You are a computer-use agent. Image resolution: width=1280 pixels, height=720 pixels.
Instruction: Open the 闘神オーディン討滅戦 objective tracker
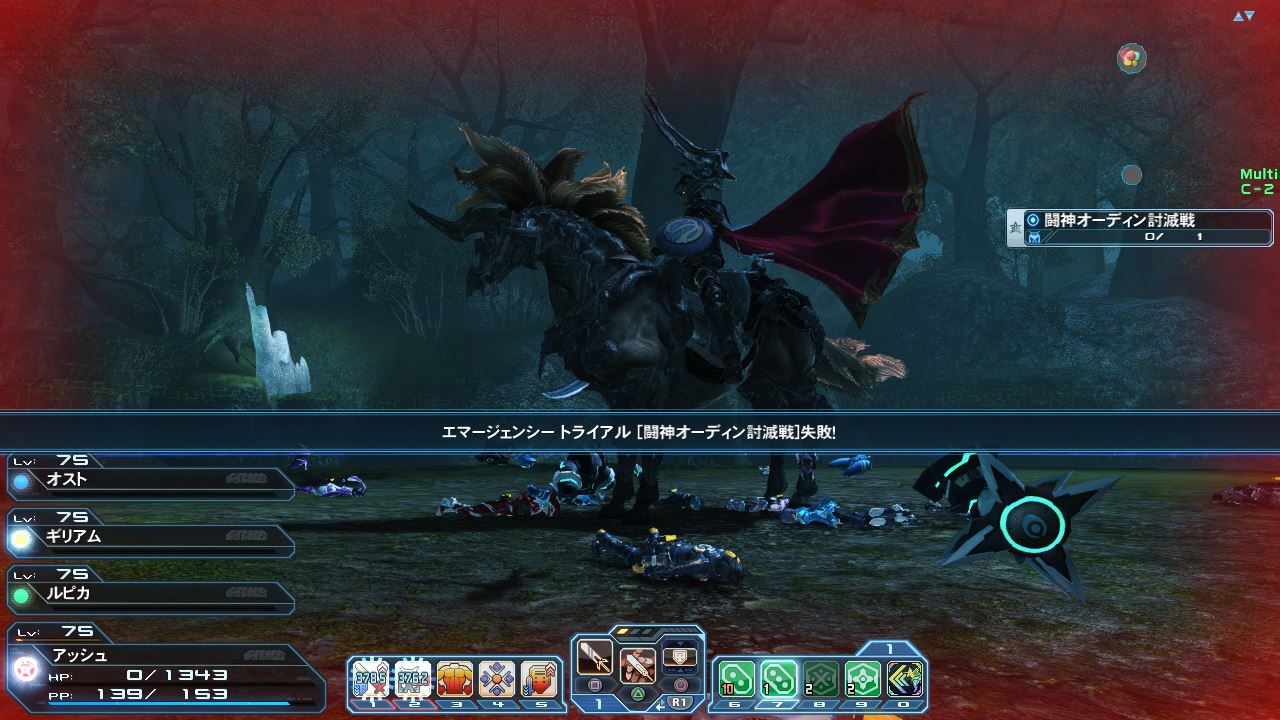coord(1139,228)
